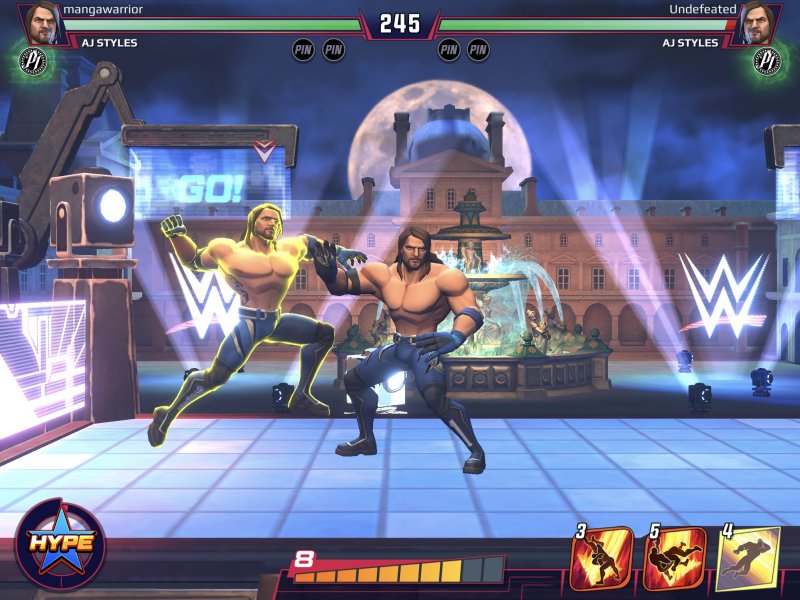Select the cost-4 yellow flying strike card
Viewport: 800px width, 600px height.
tap(748, 558)
